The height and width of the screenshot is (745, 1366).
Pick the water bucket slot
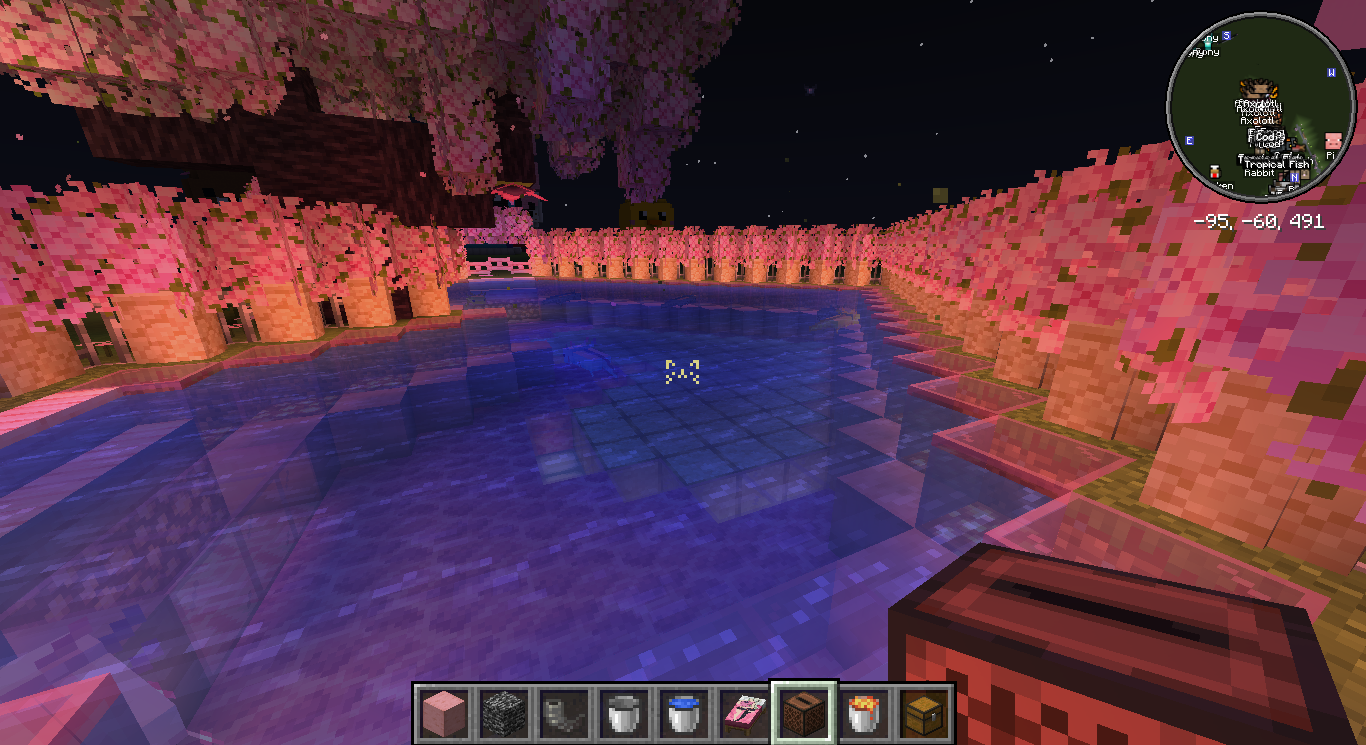click(682, 715)
